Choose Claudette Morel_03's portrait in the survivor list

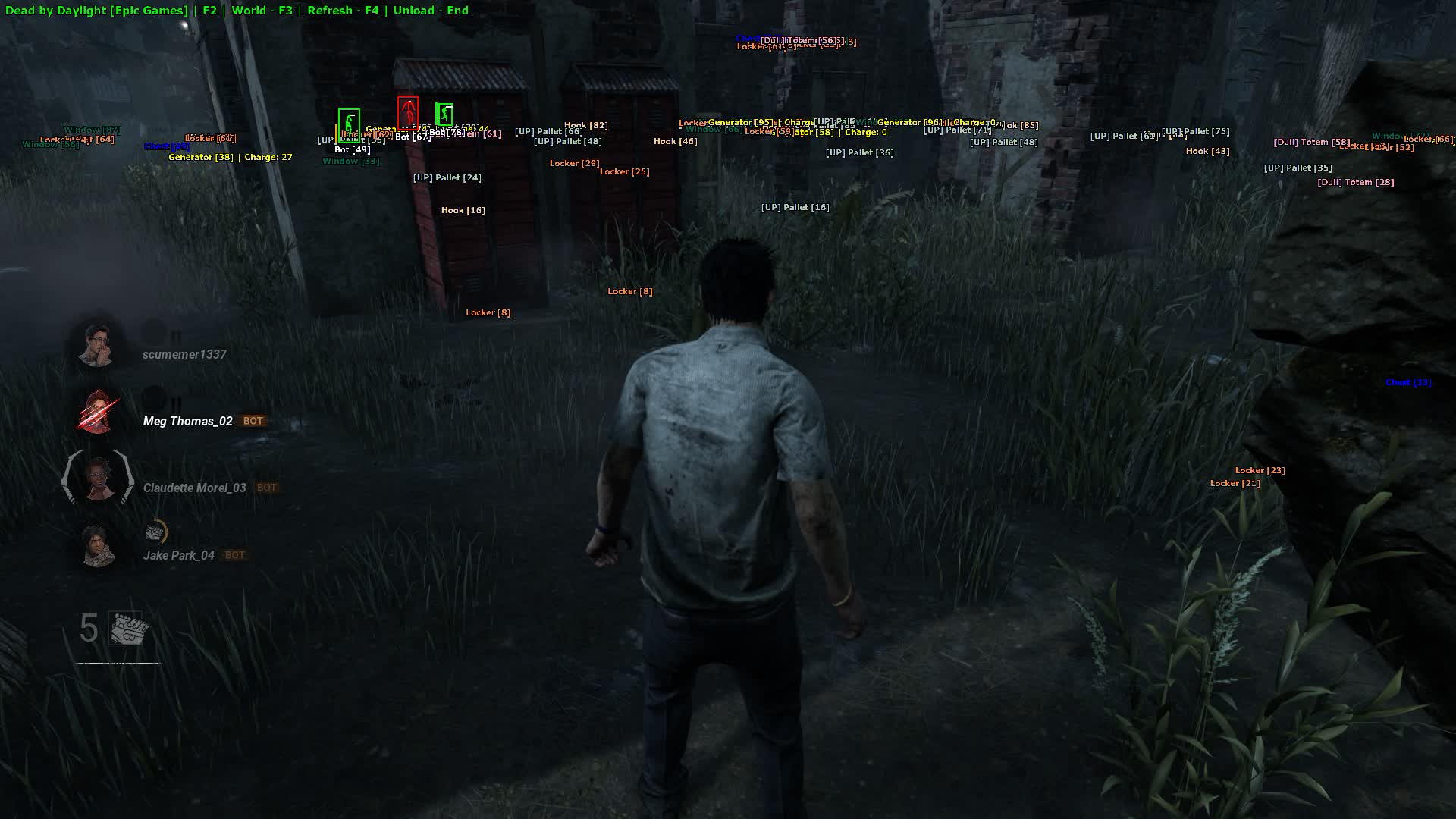tap(98, 479)
